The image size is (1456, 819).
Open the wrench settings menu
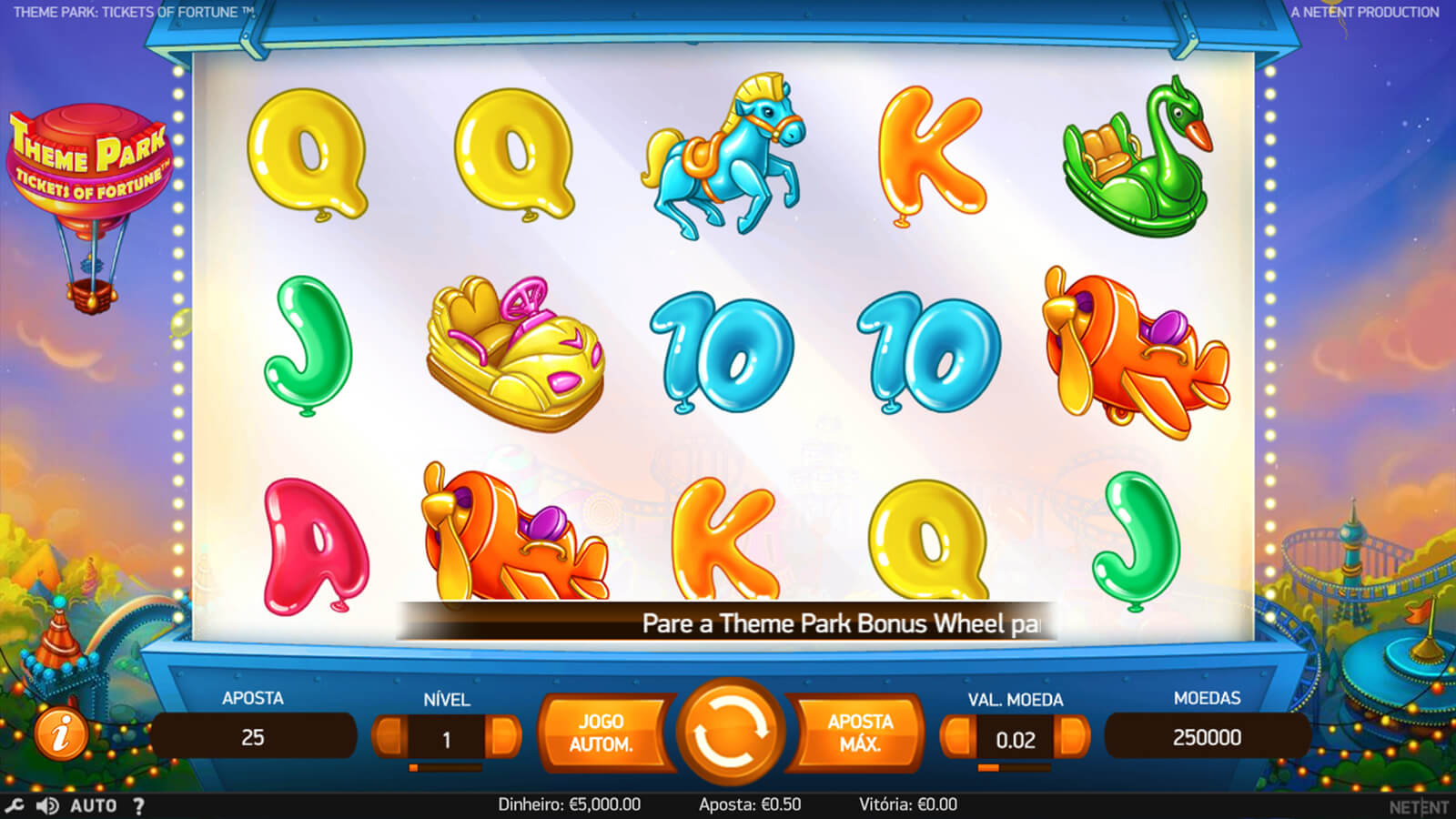(15, 805)
